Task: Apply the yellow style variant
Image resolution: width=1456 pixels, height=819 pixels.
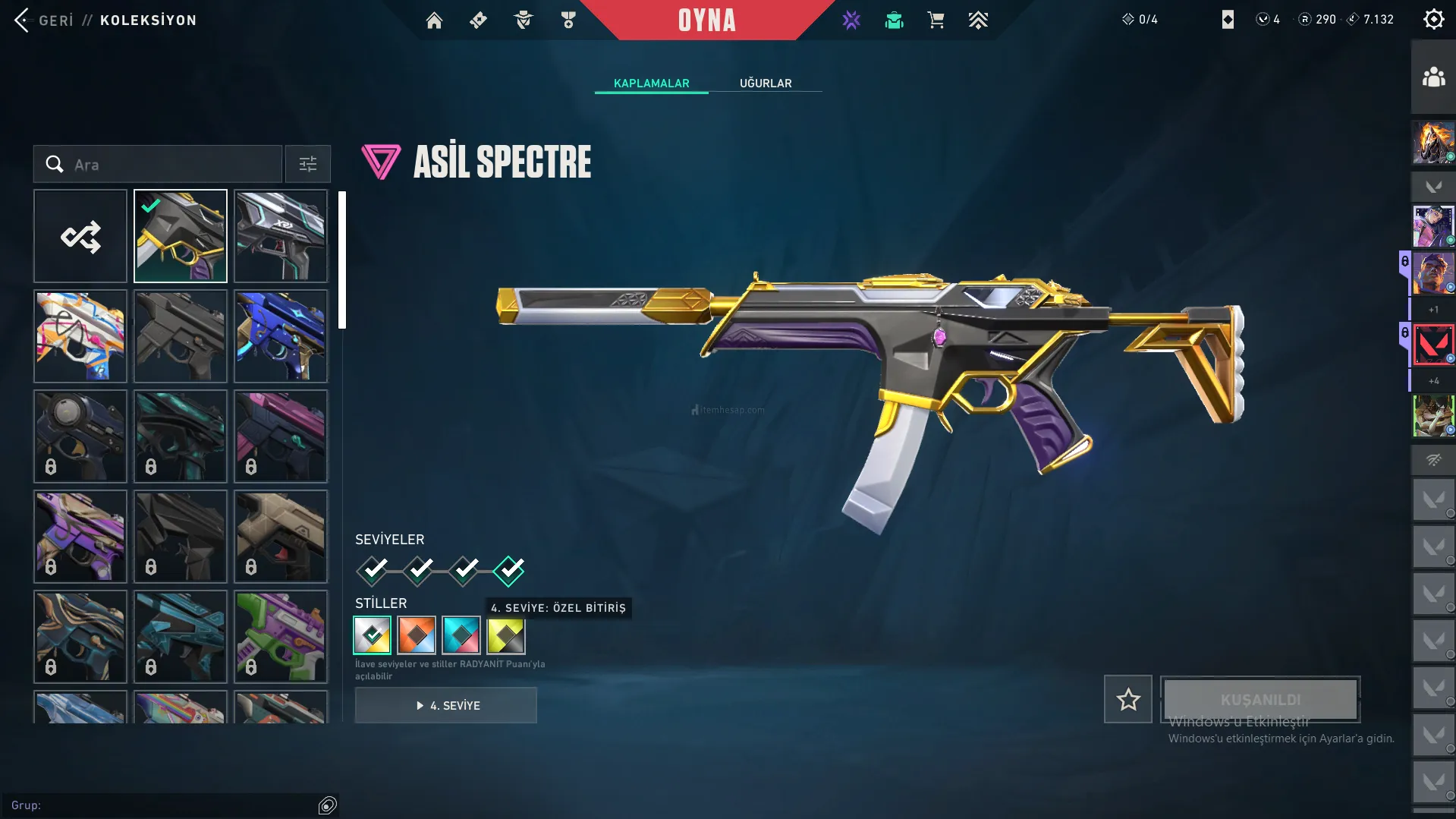Action: point(506,635)
